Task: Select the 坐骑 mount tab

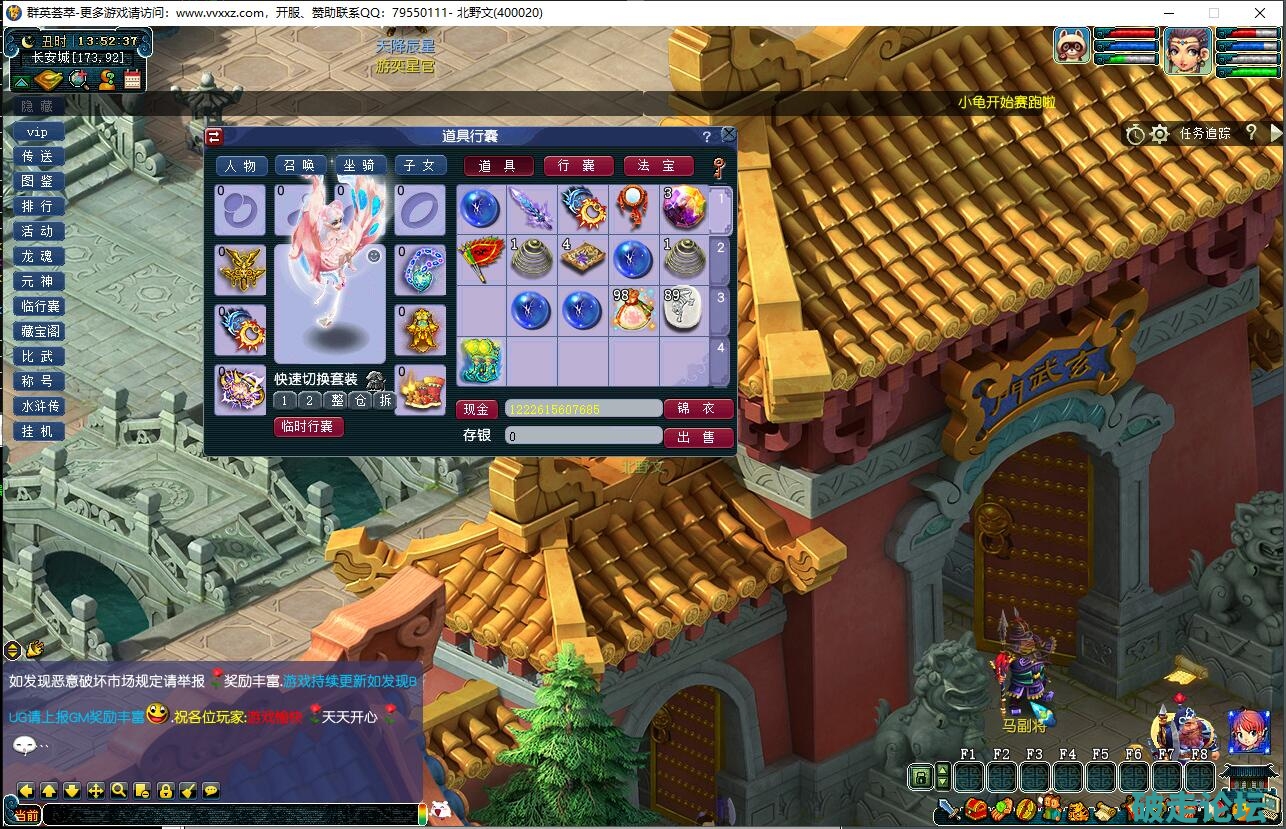Action: (x=360, y=166)
